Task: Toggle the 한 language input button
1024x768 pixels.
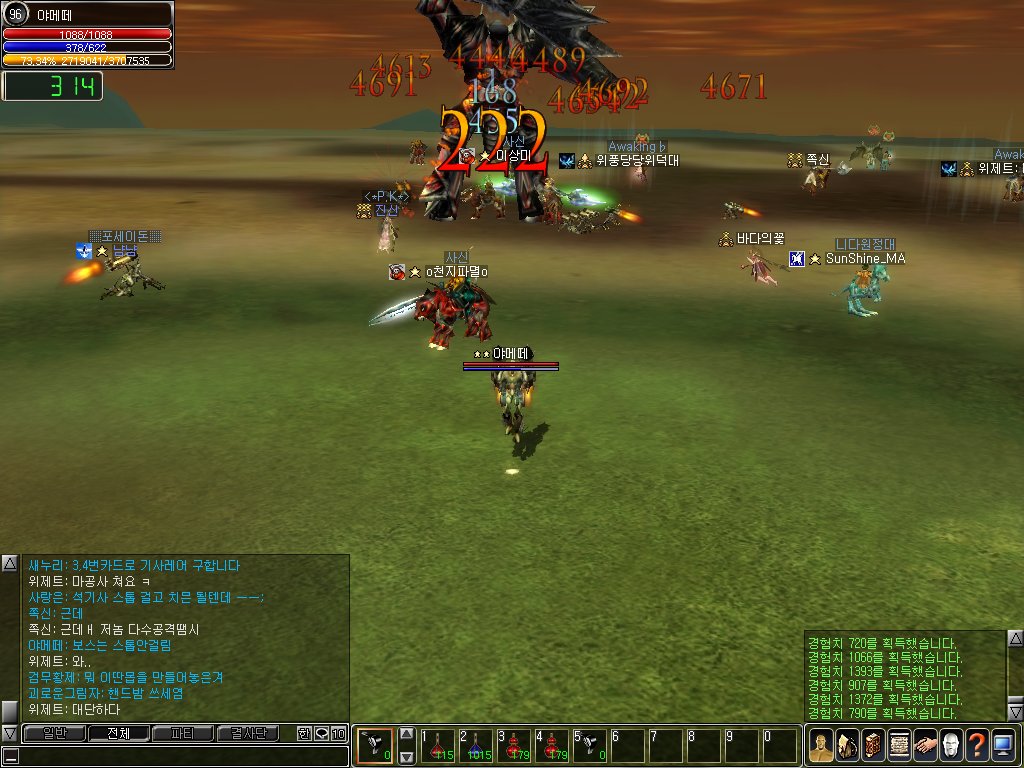Action: pos(304,734)
